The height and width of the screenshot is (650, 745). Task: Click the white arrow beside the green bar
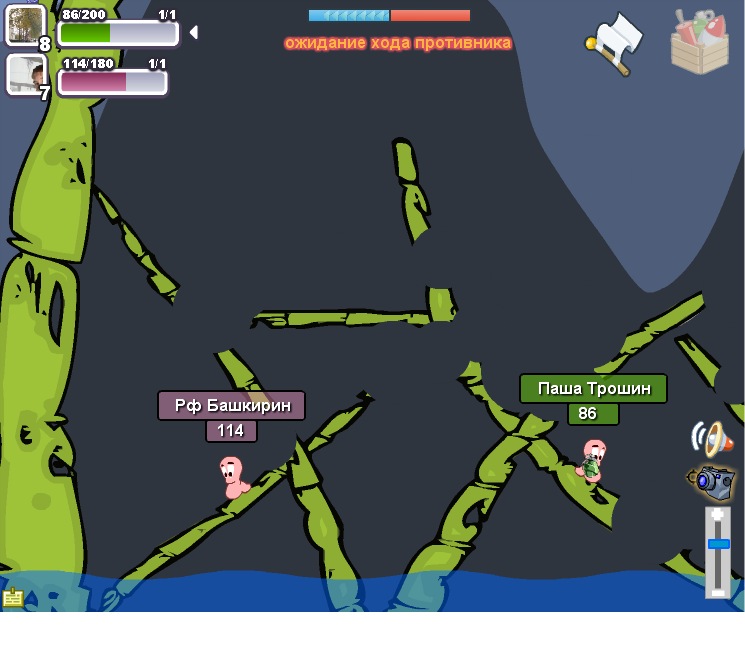193,32
